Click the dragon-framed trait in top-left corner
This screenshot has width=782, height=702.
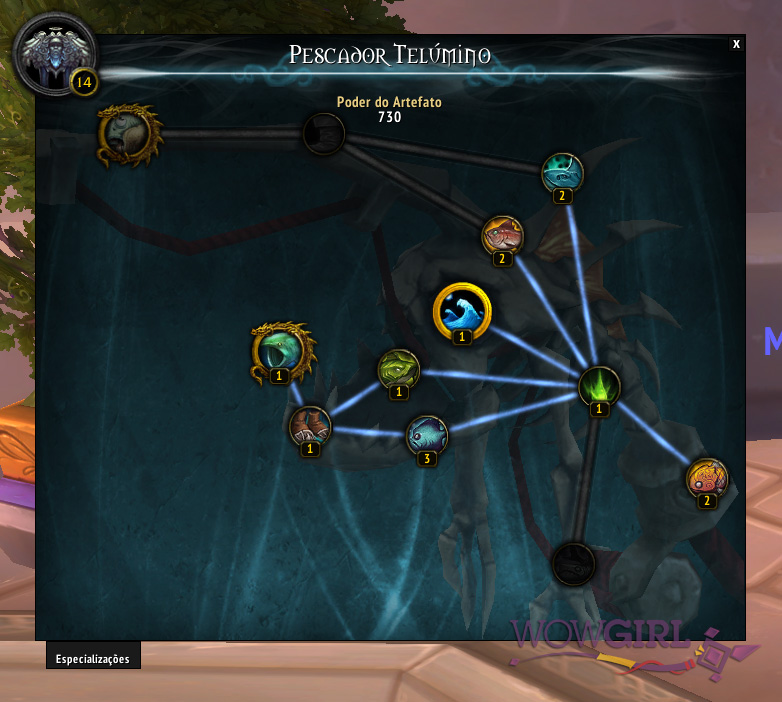[x=130, y=134]
